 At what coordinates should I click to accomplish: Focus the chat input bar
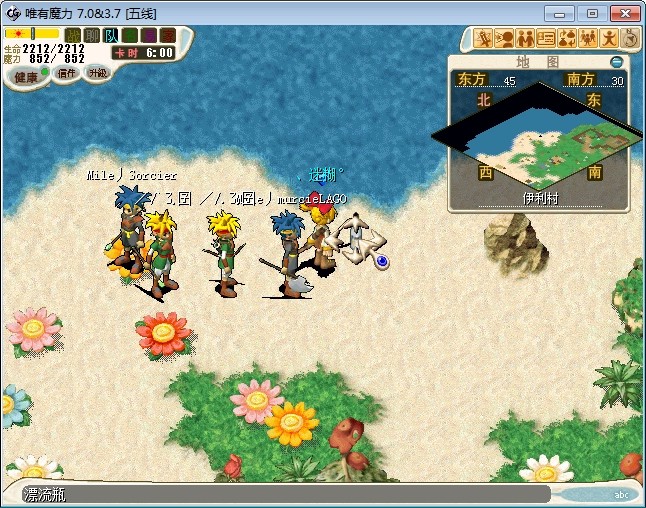280,494
